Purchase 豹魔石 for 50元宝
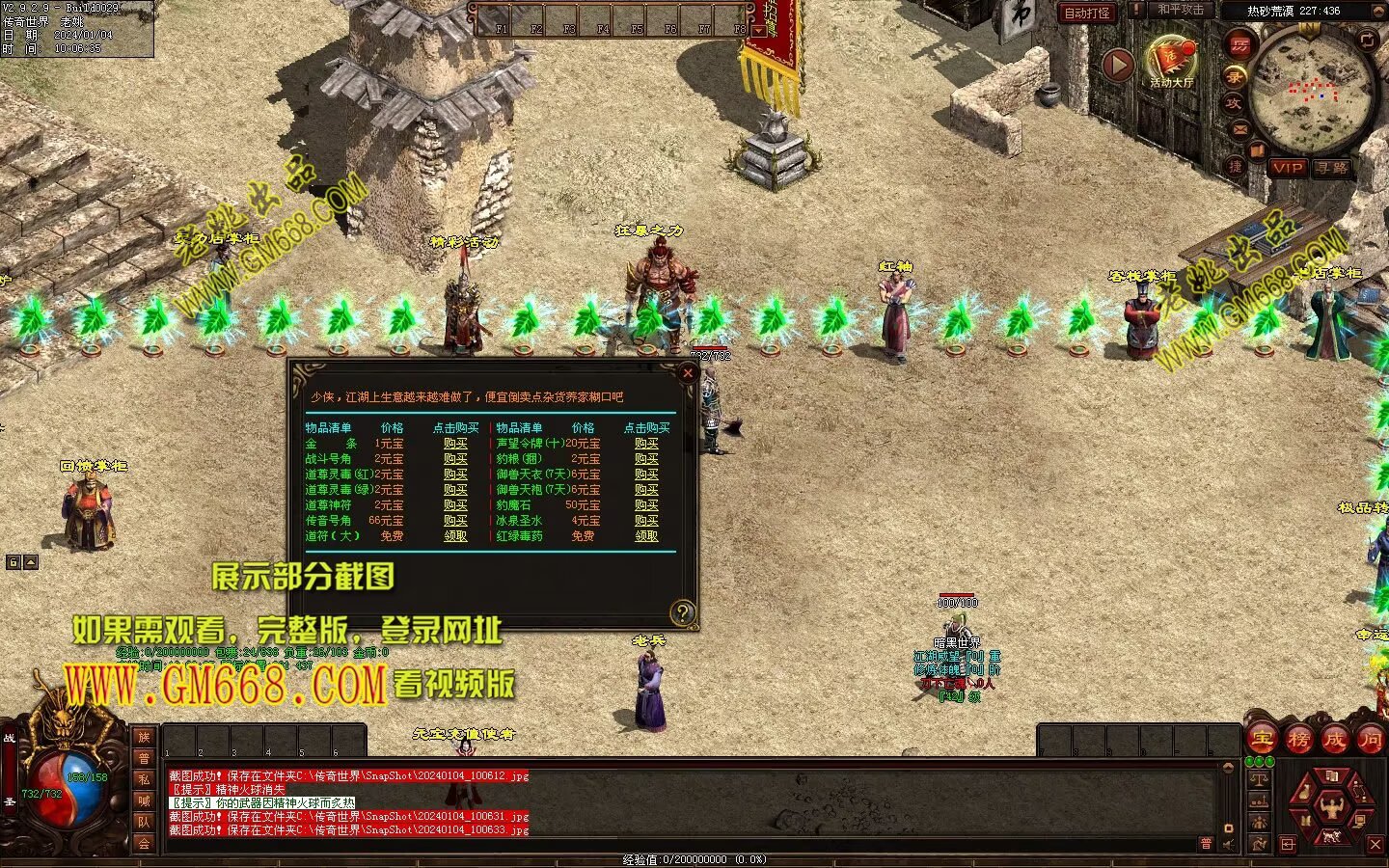 coord(646,505)
